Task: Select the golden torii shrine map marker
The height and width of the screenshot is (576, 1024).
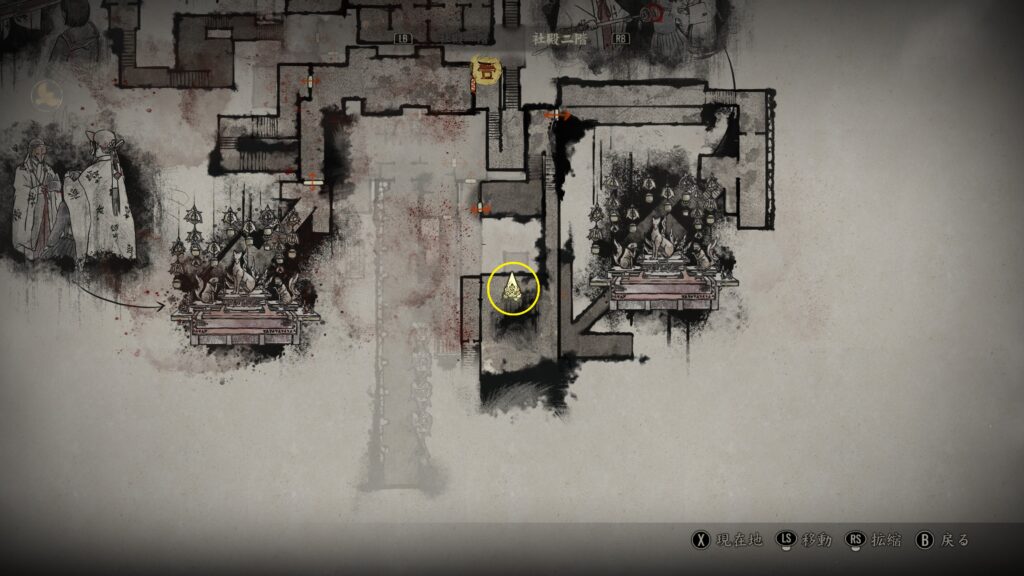Action: [x=487, y=69]
